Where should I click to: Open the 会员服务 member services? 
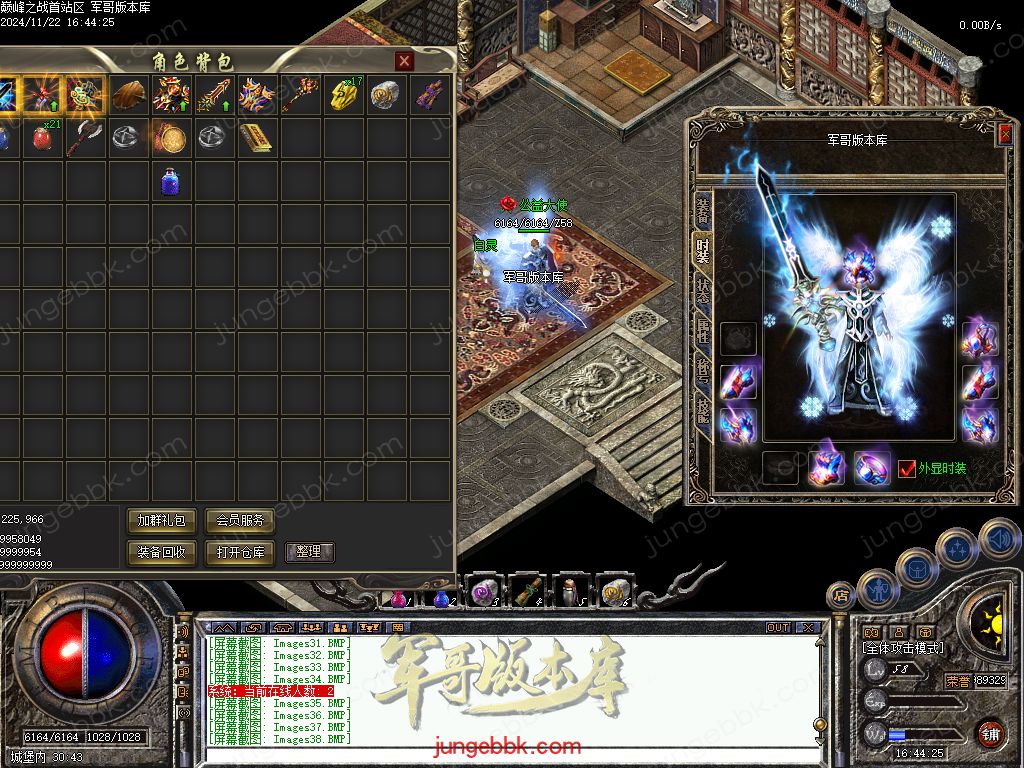(239, 521)
